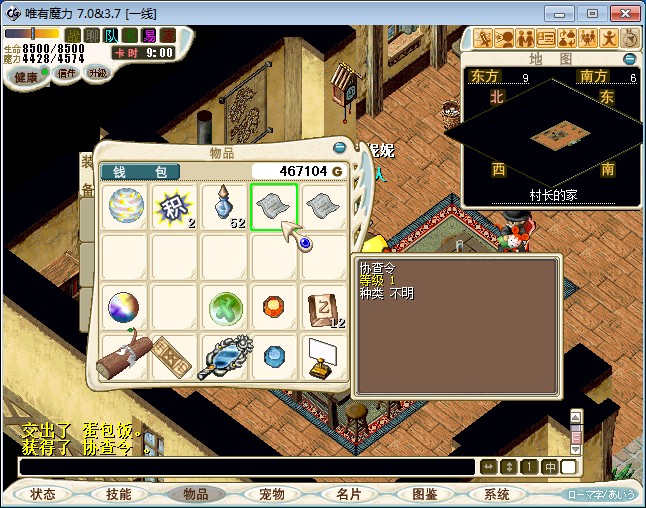Minimize the 物品 inventory panel

[x=340, y=148]
